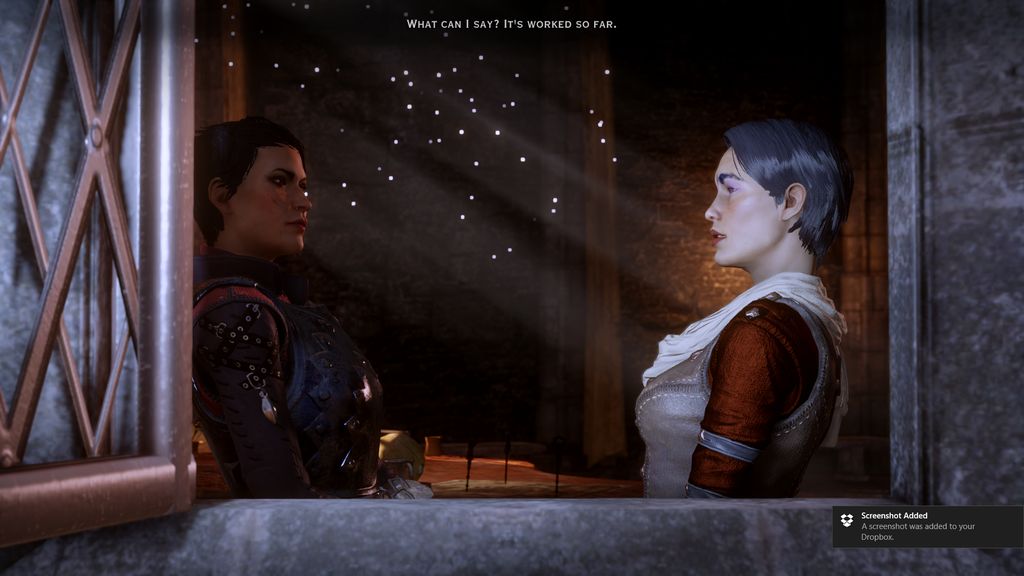The image size is (1024, 576).
Task: Open the Dropbox Screenshot Added notification
Action: click(925, 526)
